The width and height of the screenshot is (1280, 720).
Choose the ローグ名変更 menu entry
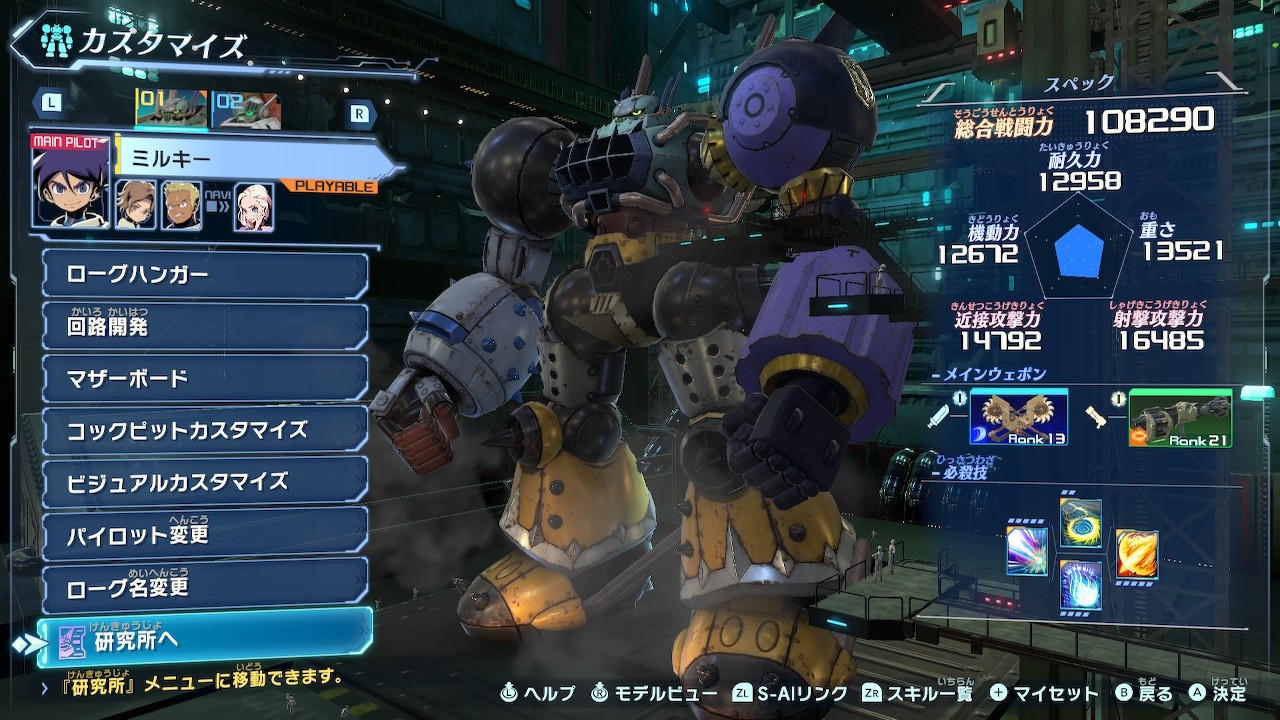(x=205, y=586)
